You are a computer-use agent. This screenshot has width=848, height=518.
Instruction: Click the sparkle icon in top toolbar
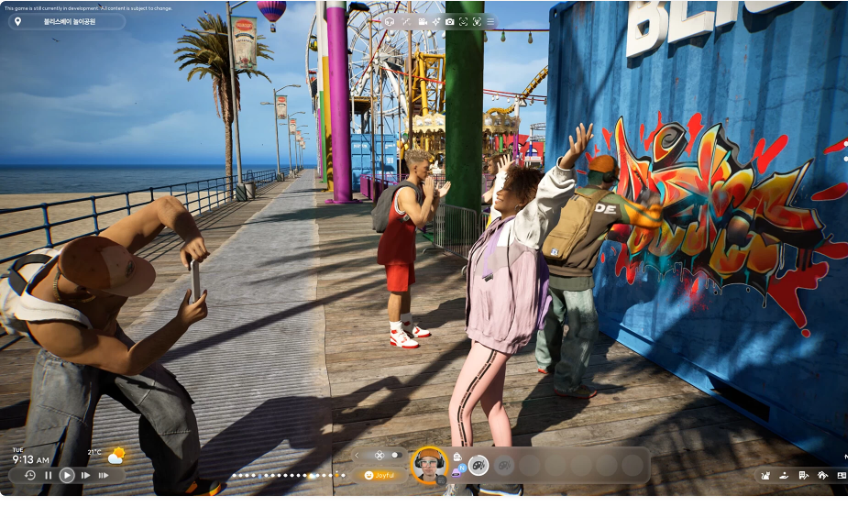[437, 21]
